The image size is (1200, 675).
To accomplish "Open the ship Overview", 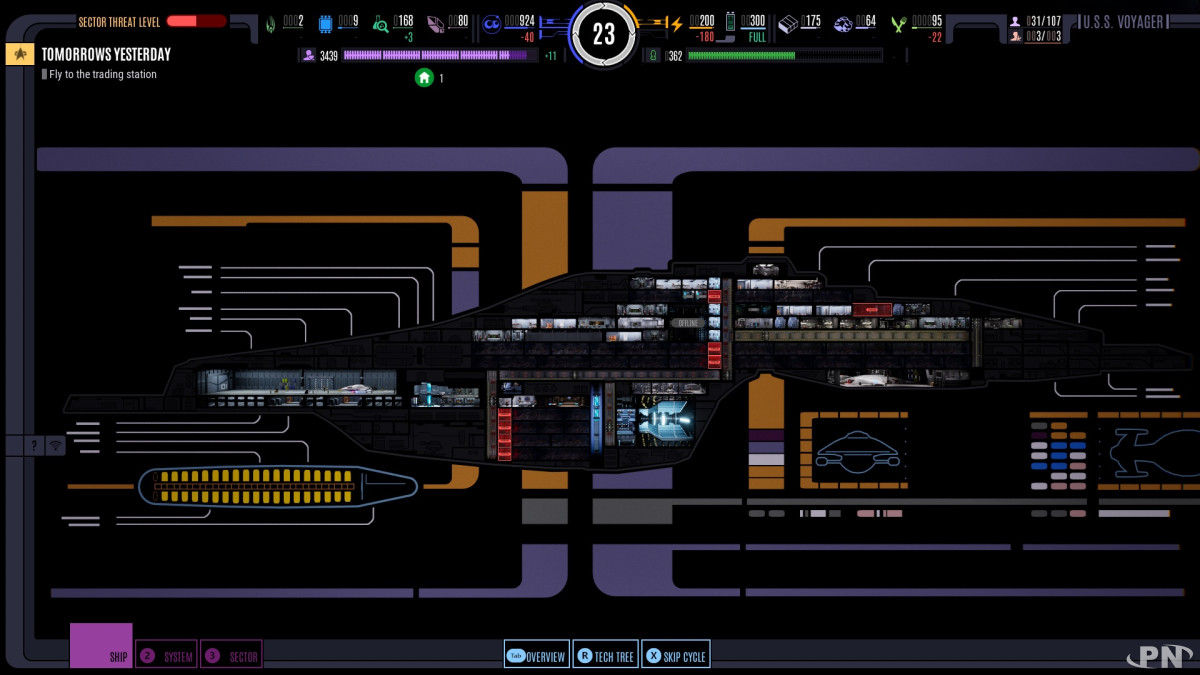I will pos(536,656).
